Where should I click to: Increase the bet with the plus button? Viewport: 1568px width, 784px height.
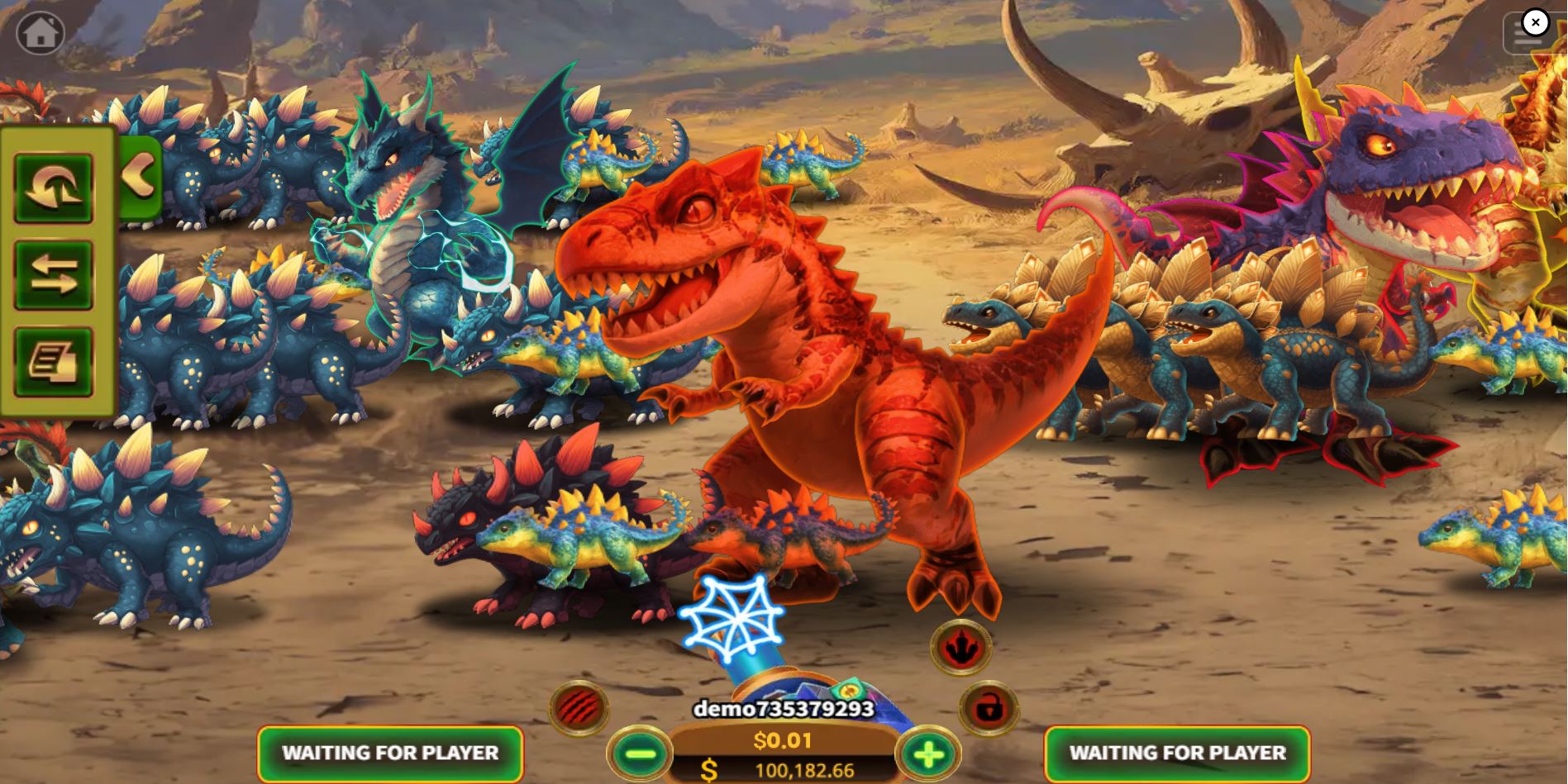tap(931, 753)
